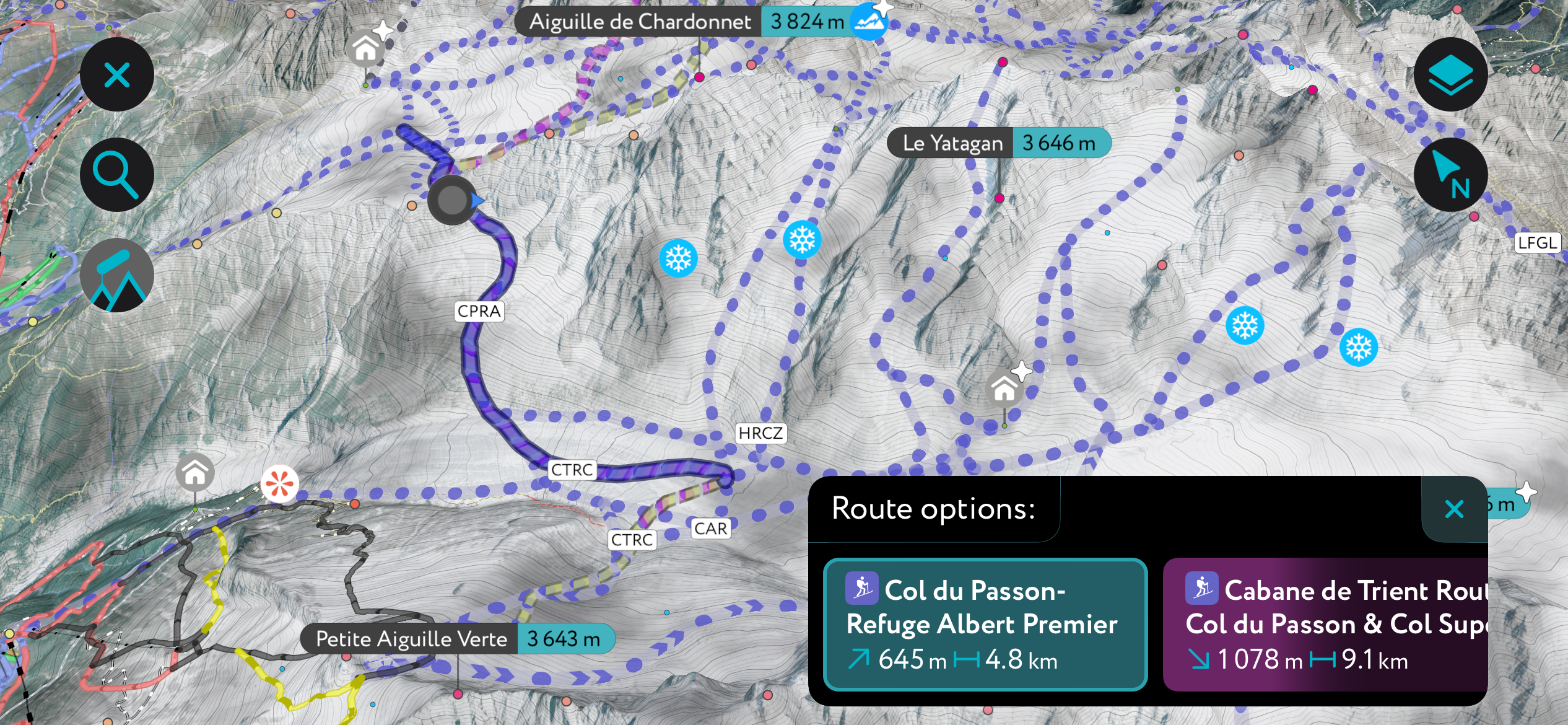Click the Petite Aiguille Verte peak label
Viewport: 1568px width, 725px height.
(411, 639)
